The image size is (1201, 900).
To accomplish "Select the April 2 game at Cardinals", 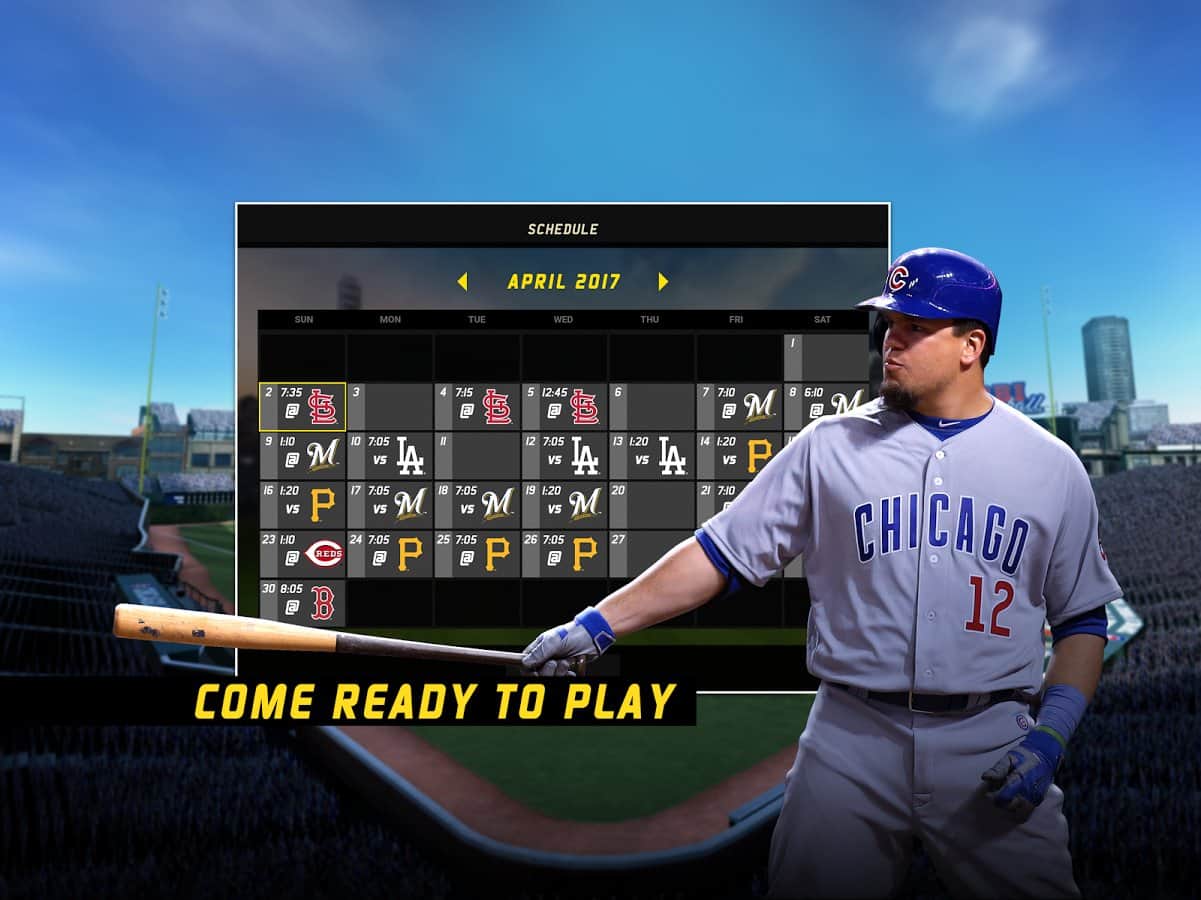I will pos(303,407).
